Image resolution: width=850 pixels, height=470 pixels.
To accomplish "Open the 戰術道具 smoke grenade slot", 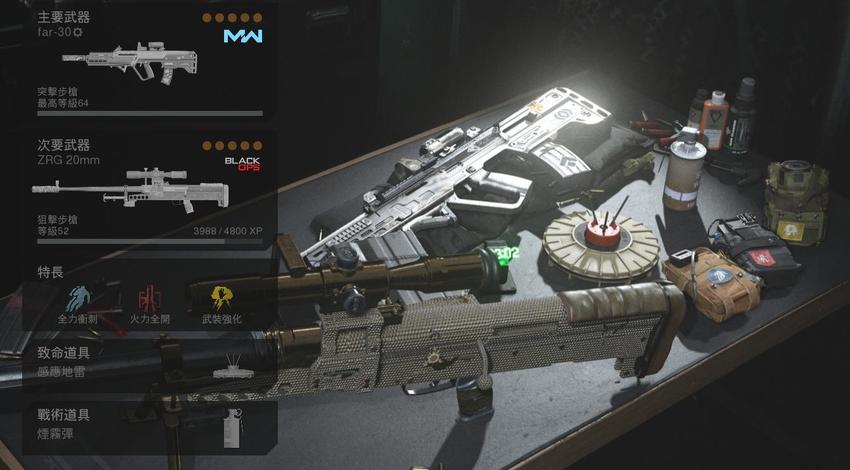I will (x=150, y=424).
